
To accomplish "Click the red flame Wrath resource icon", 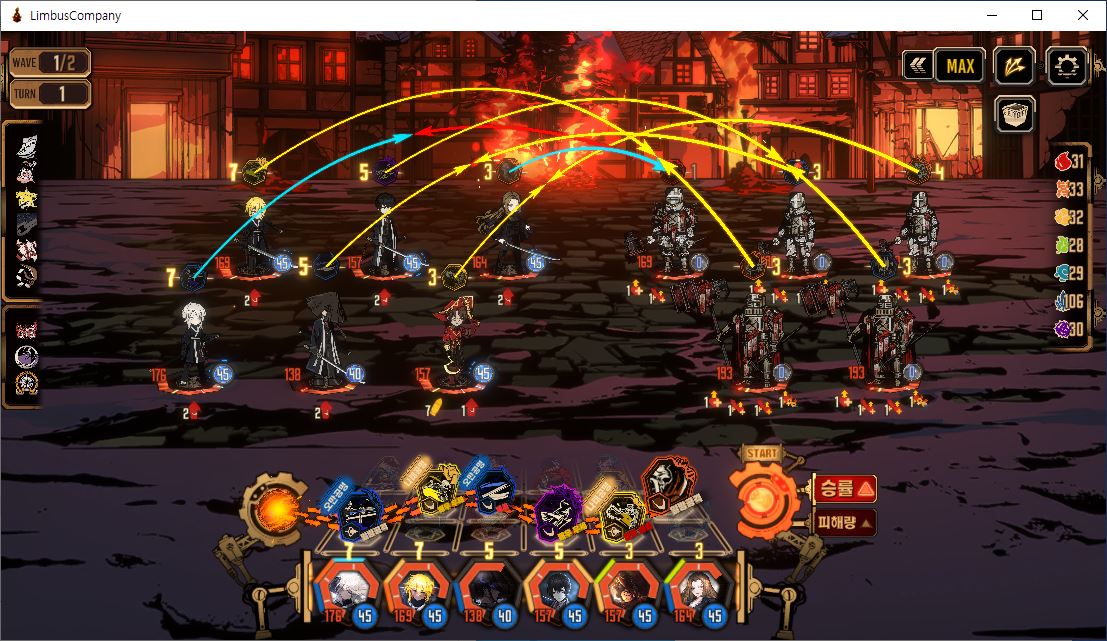I will tap(1069, 161).
